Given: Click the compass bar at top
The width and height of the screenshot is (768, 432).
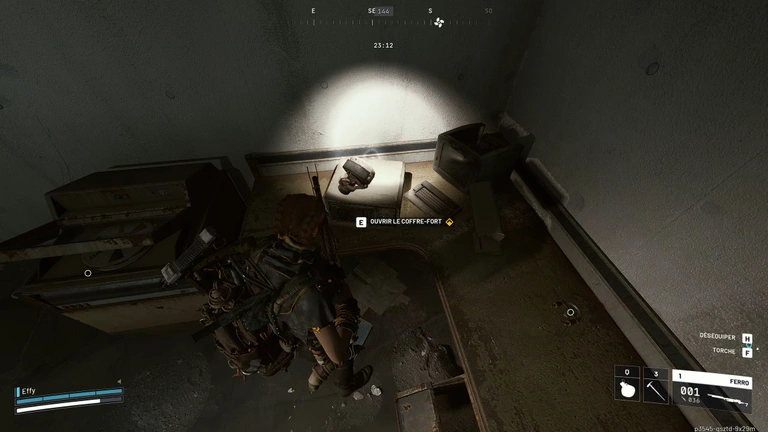Looking at the screenshot, I should click(402, 12).
